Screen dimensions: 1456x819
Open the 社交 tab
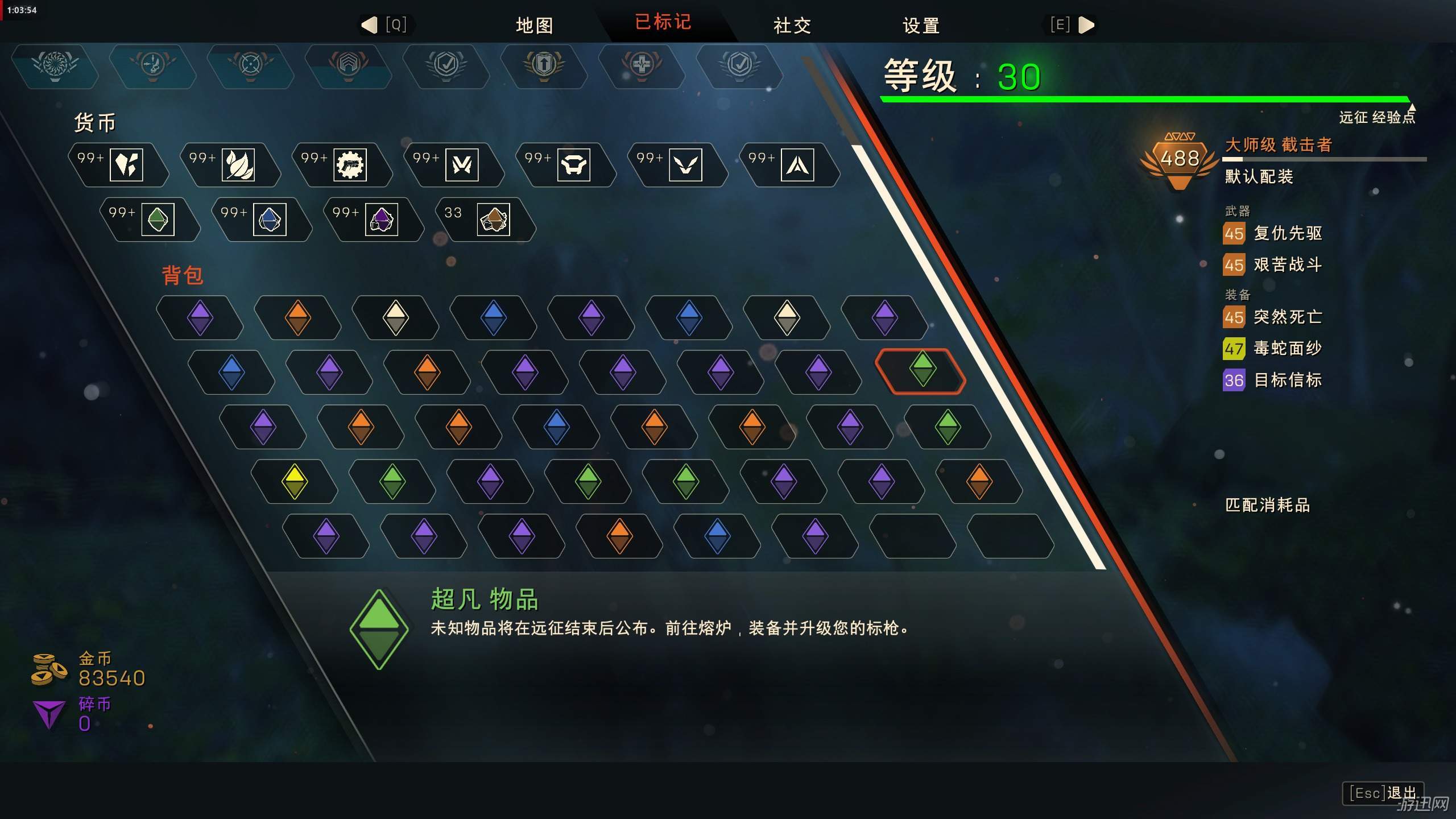792,25
